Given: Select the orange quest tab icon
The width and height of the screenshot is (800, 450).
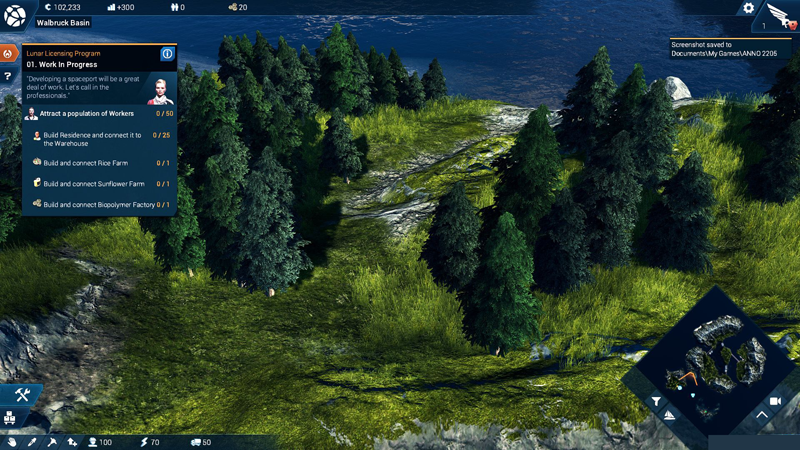Looking at the screenshot, I should click(x=8, y=53).
